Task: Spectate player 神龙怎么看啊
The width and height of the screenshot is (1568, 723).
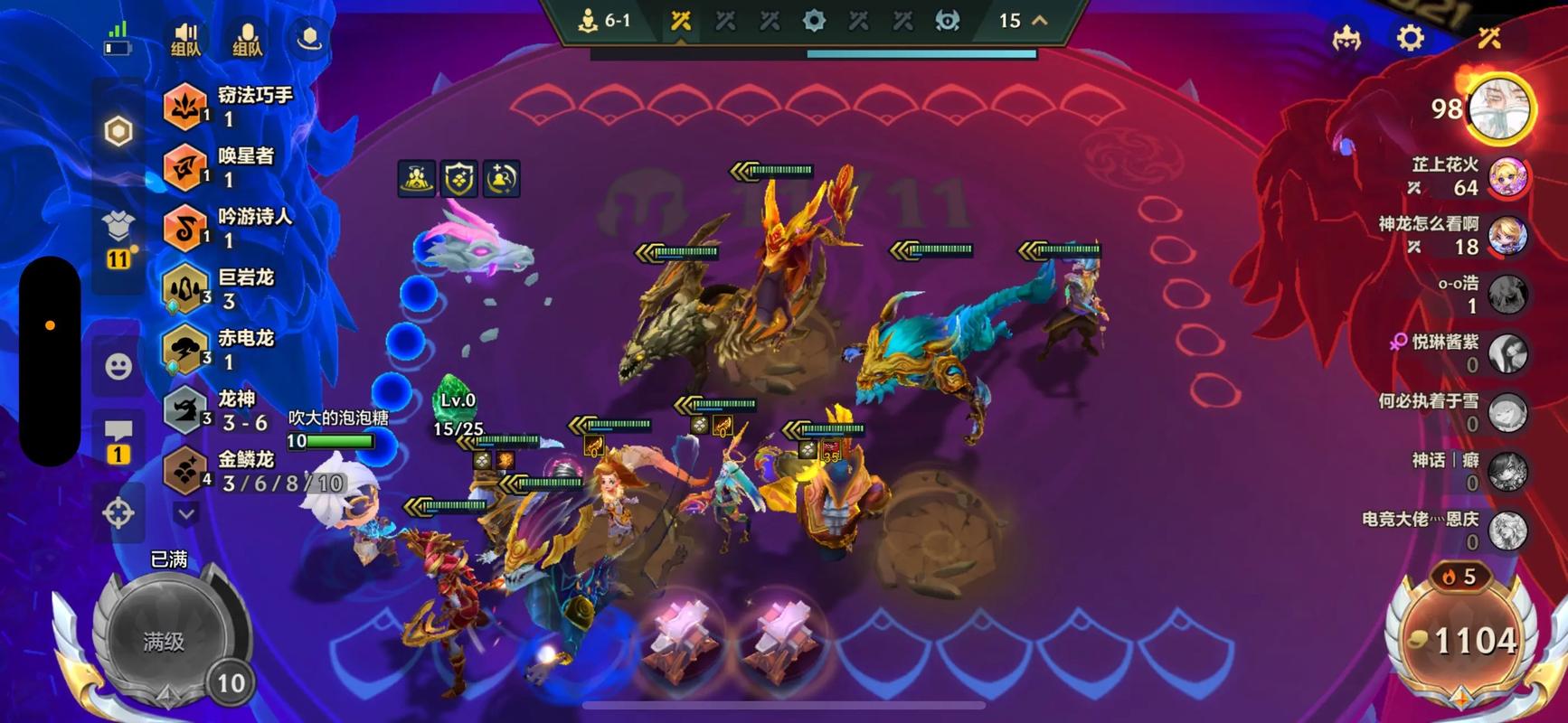Action: click(x=1507, y=236)
